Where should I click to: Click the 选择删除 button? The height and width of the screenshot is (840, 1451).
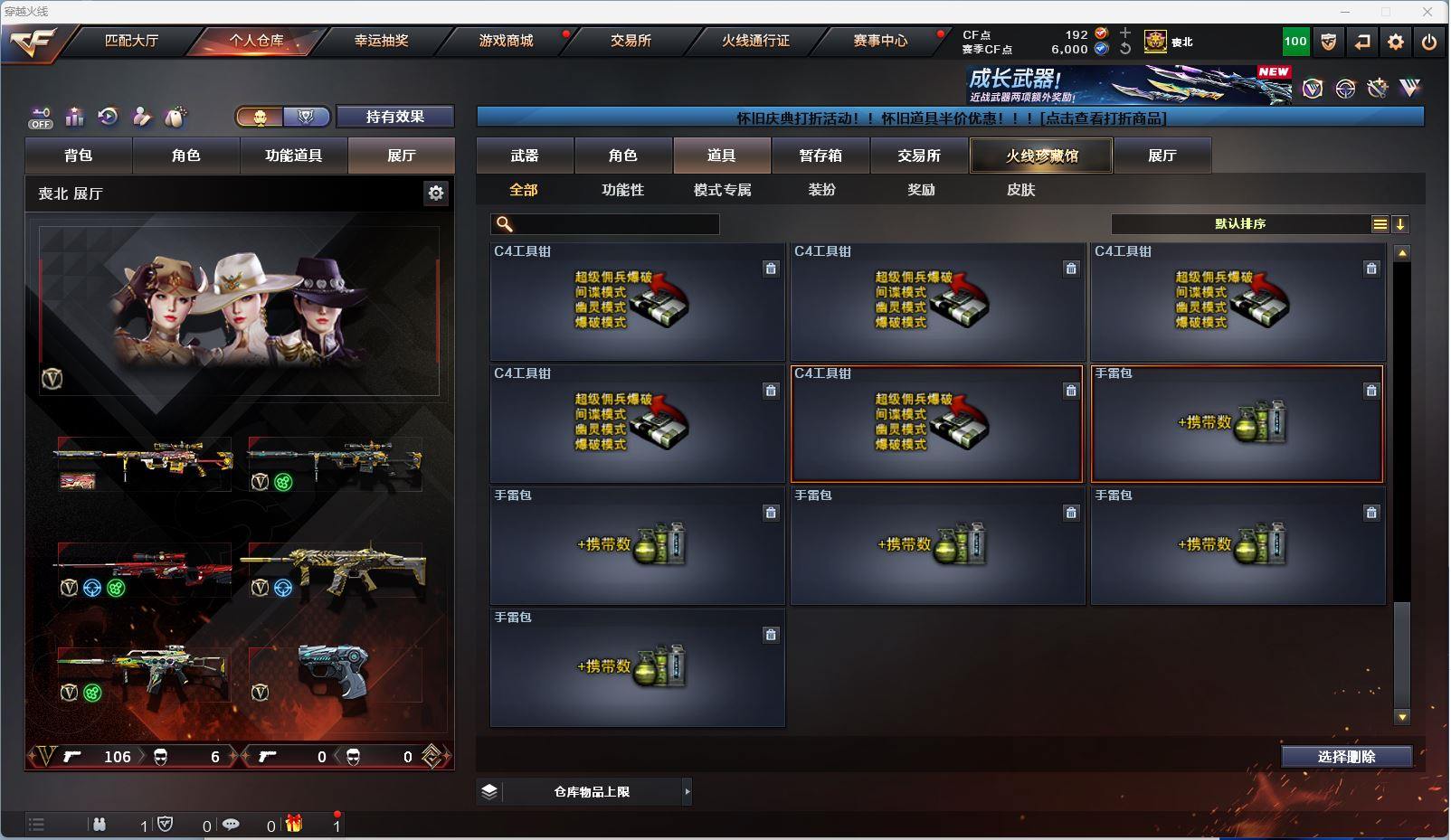click(1346, 757)
